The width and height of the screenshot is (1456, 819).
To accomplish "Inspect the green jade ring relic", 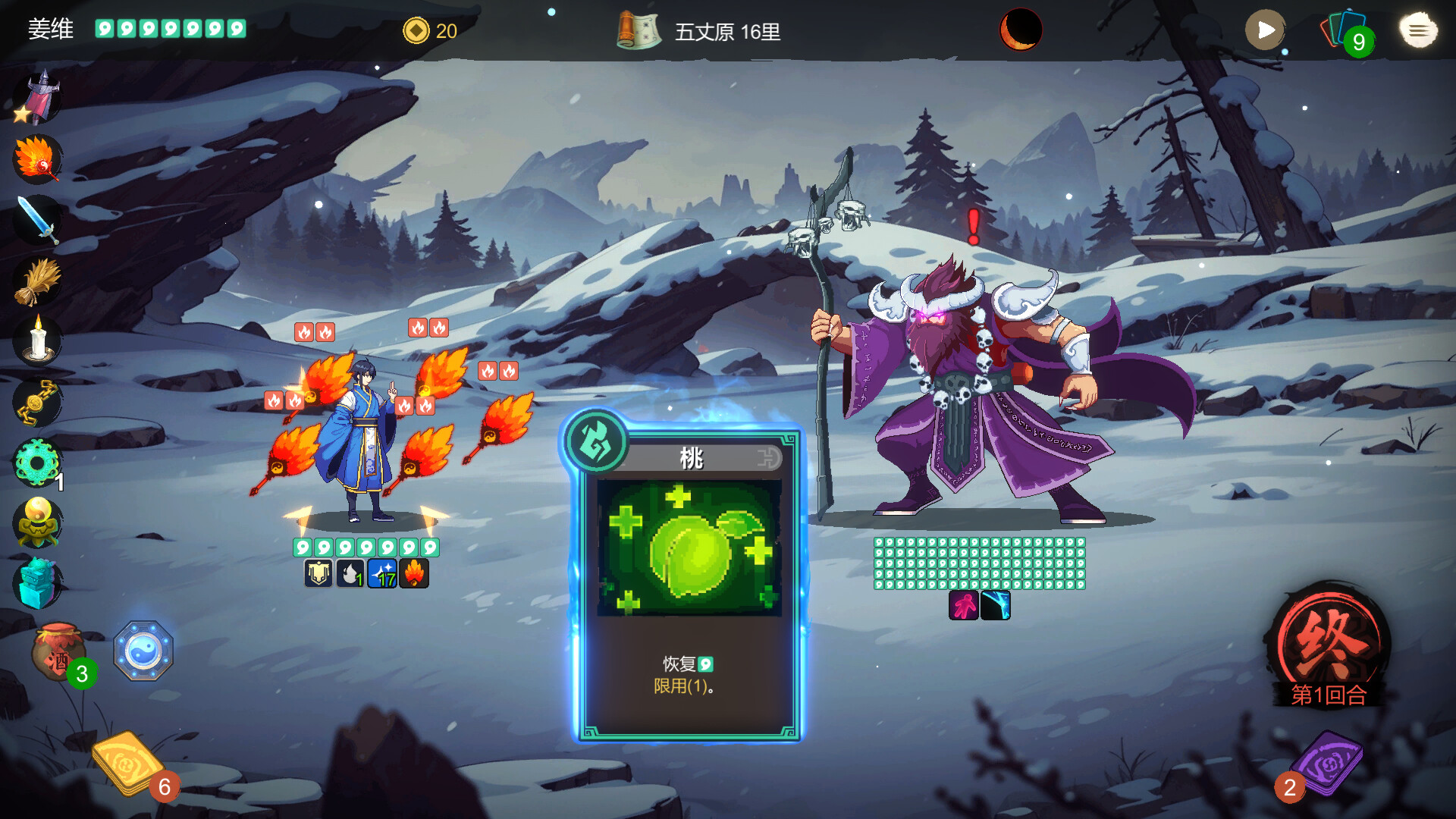I will click(36, 462).
